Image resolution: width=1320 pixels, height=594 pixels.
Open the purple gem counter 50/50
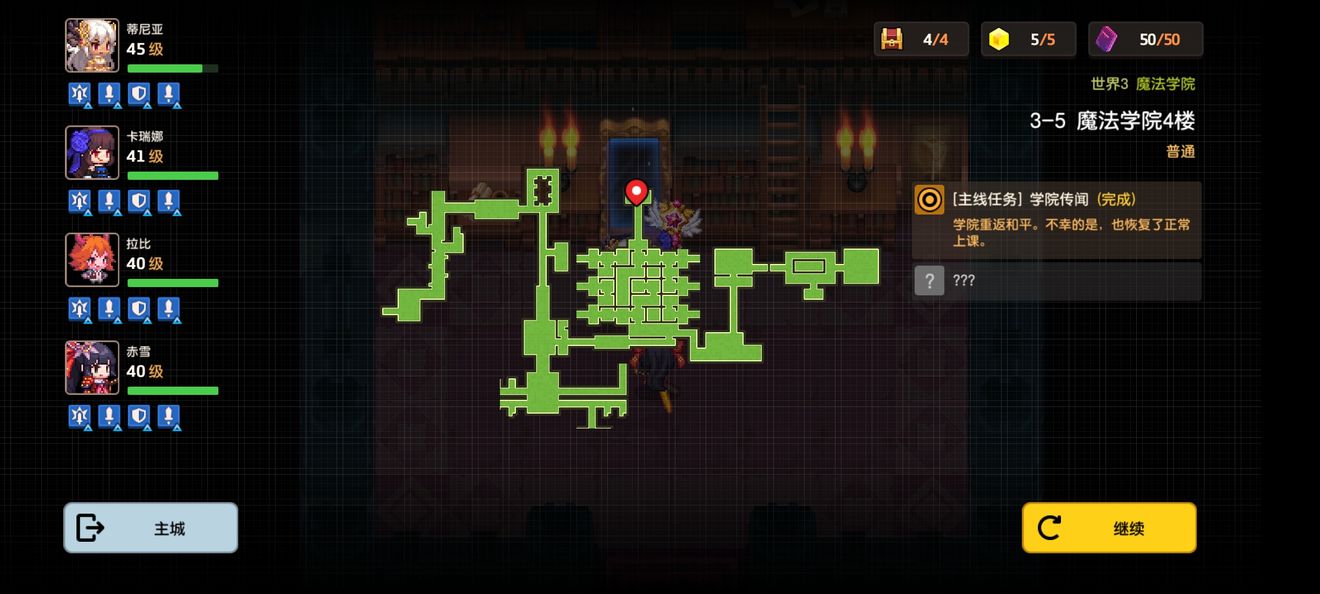(1146, 39)
